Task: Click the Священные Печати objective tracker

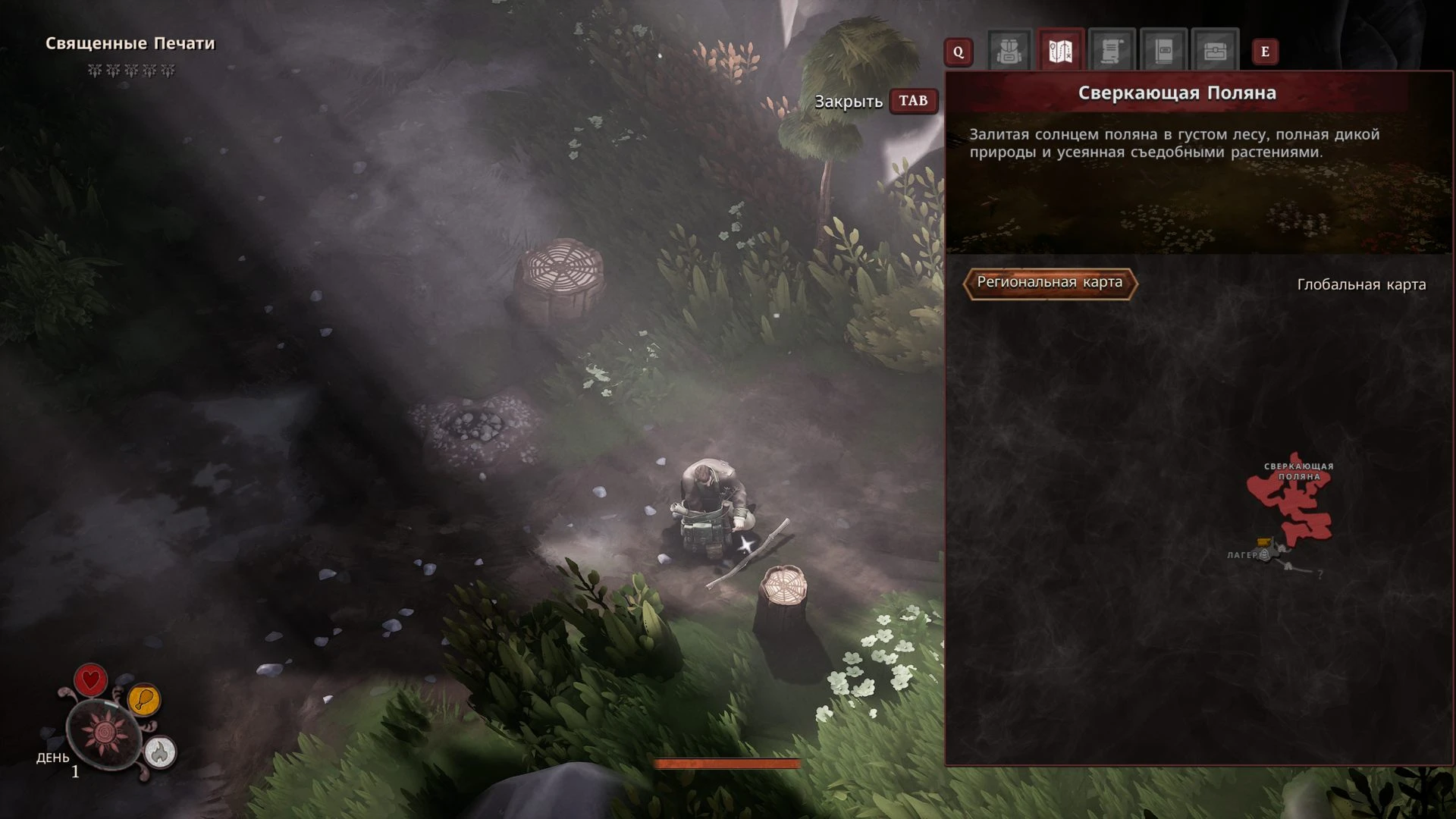Action: tap(130, 44)
